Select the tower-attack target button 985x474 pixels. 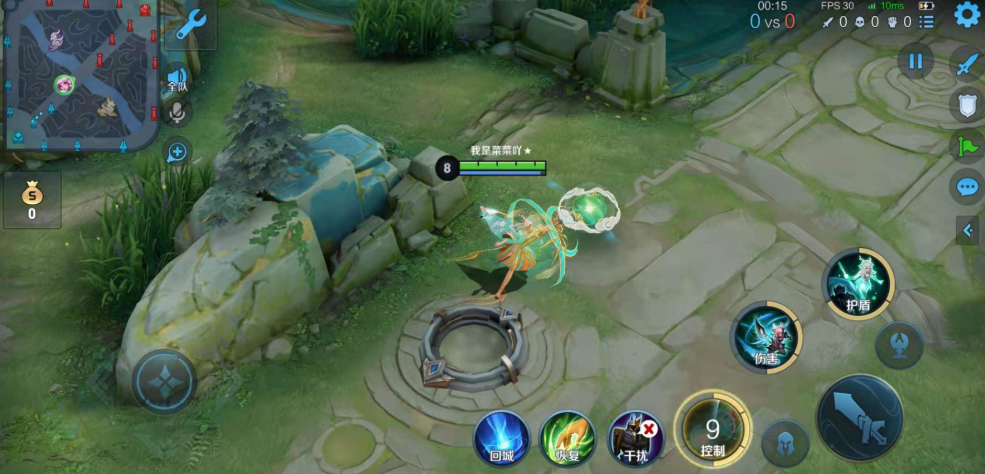tap(899, 346)
